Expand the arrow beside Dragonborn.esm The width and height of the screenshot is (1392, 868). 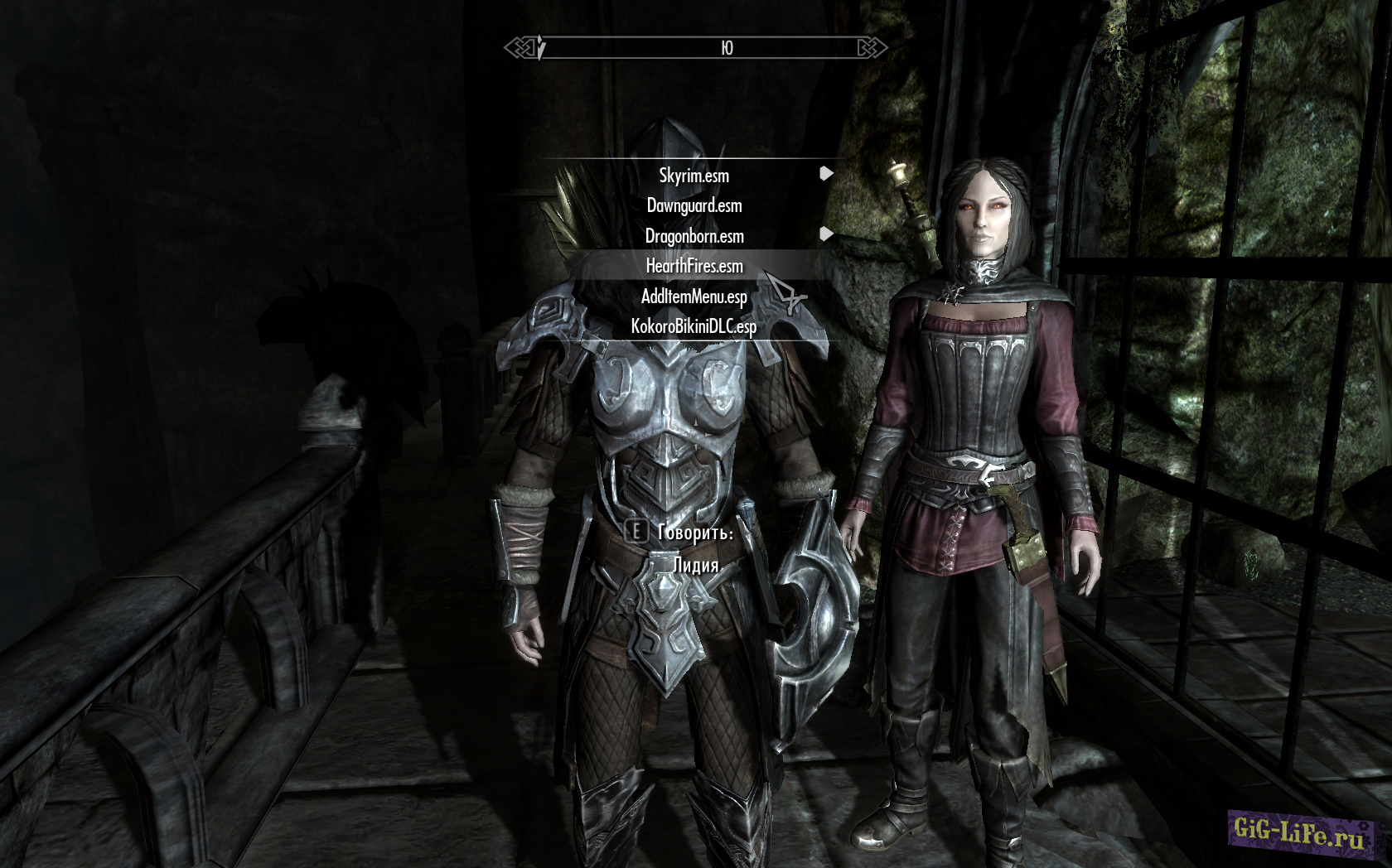pos(826,234)
